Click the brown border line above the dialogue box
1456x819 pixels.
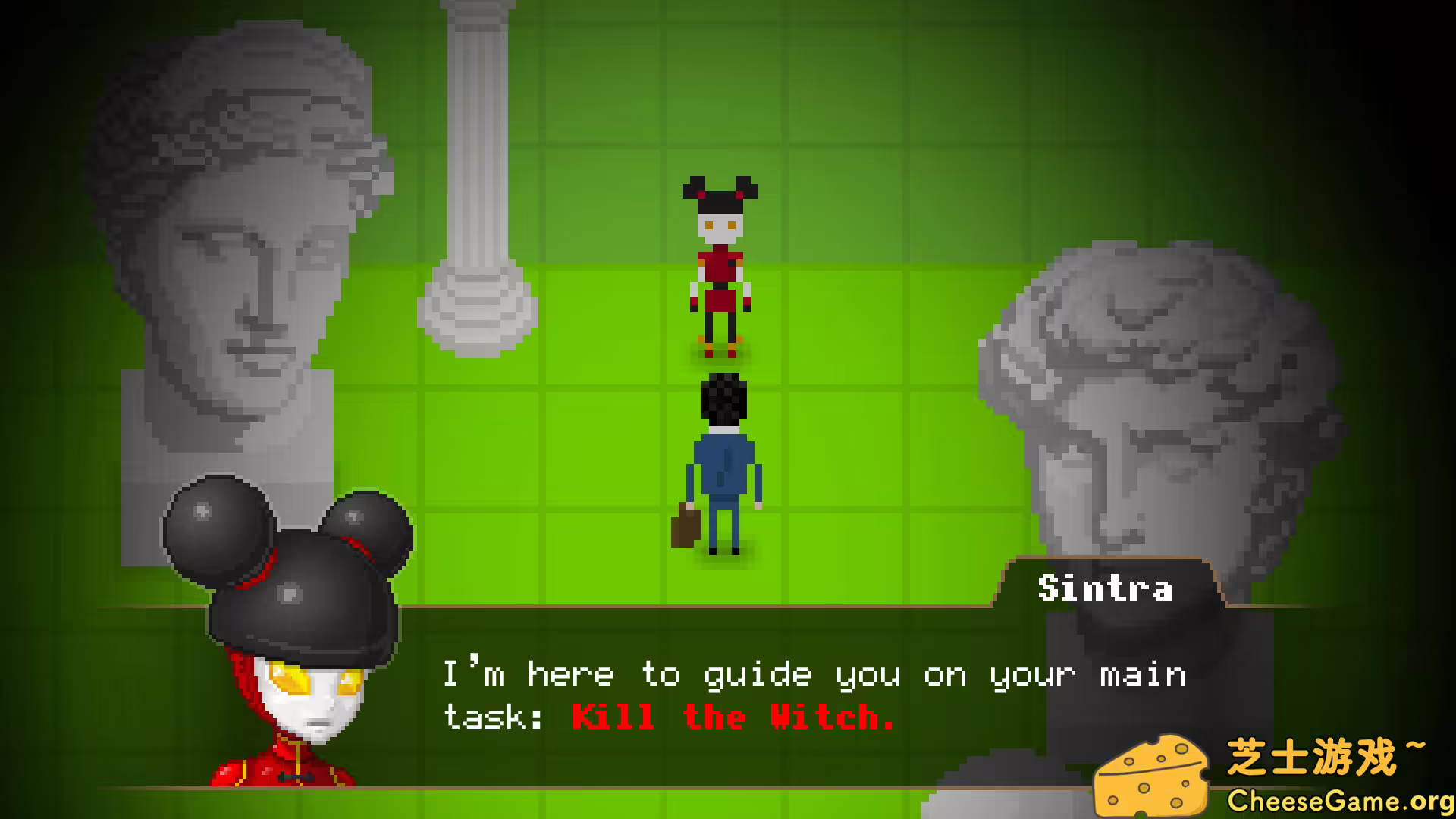682,607
